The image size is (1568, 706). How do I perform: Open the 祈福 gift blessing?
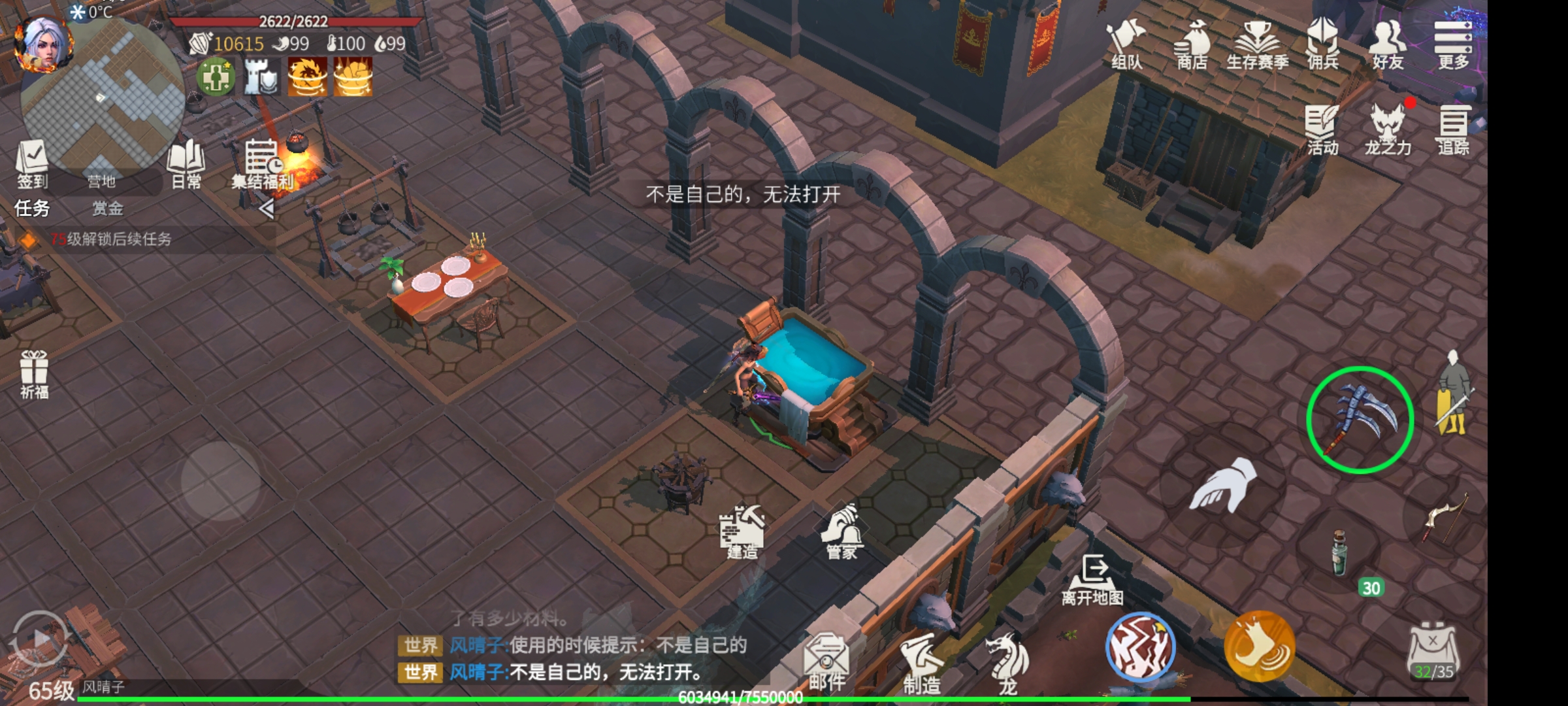34,374
